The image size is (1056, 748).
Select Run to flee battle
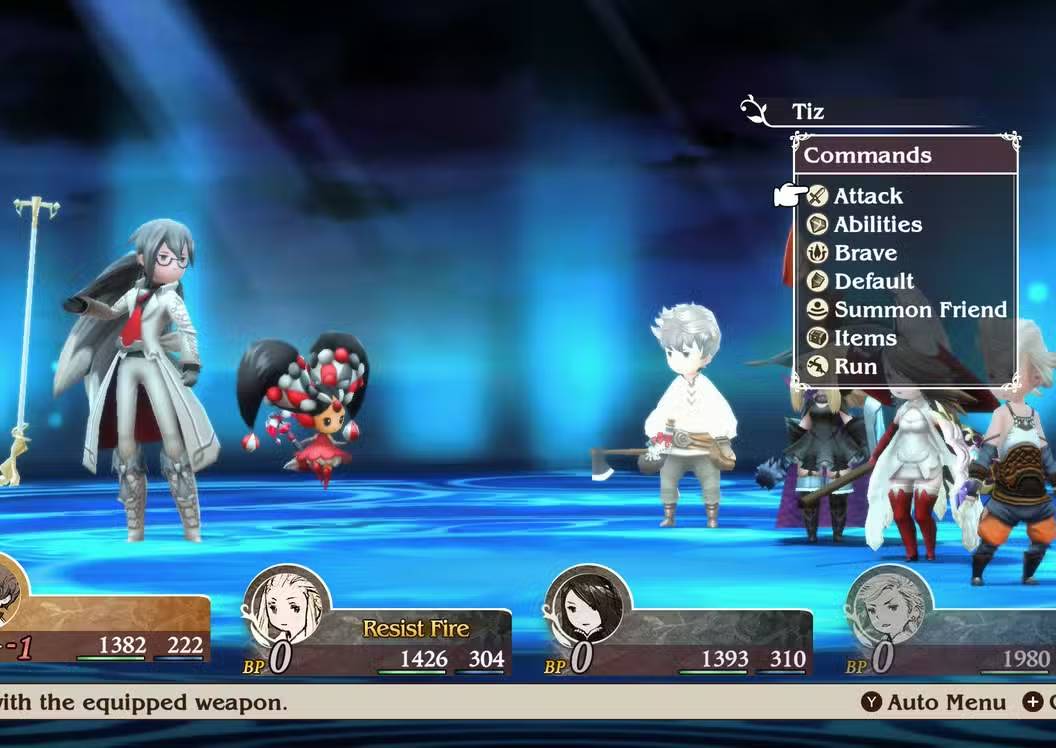(x=855, y=366)
